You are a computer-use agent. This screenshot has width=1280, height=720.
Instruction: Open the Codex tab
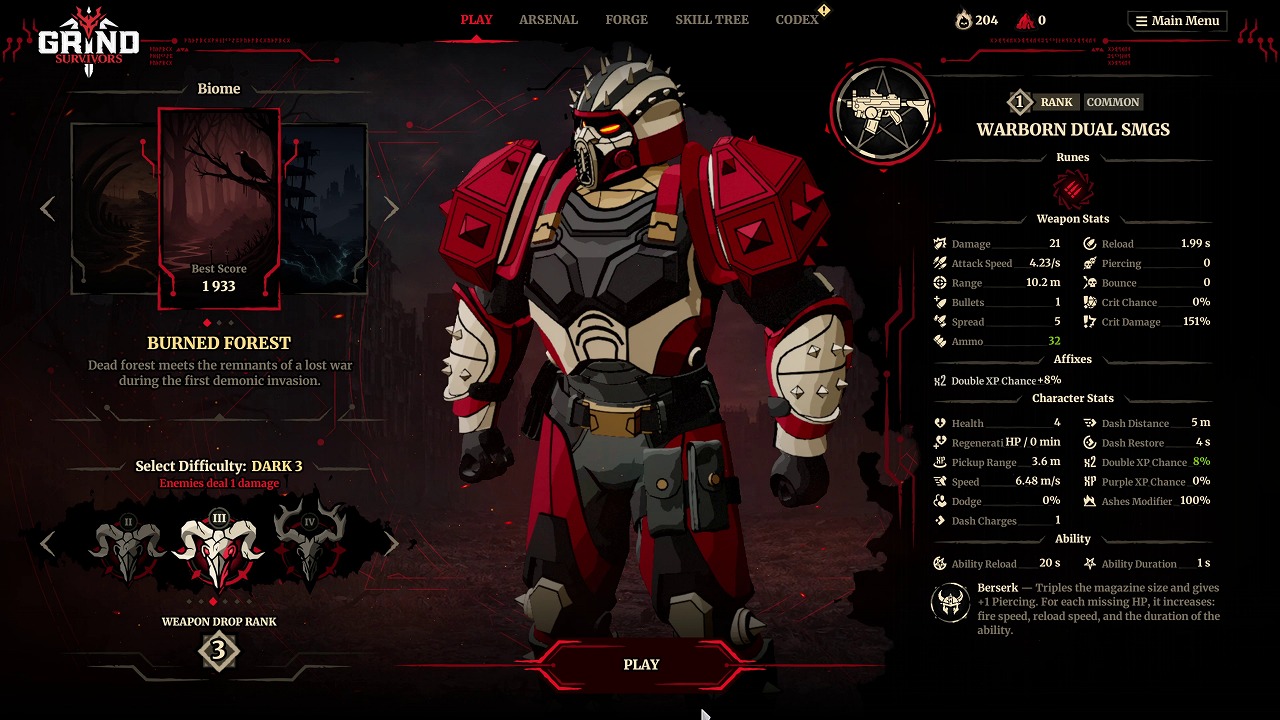tap(797, 20)
